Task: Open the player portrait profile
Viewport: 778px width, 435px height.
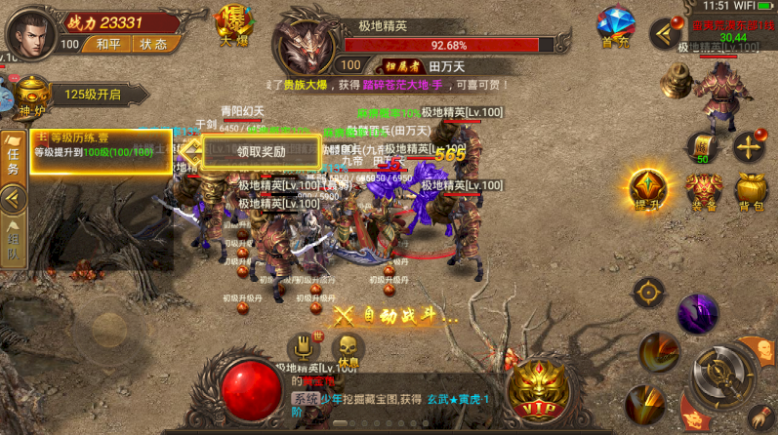Action: point(30,32)
